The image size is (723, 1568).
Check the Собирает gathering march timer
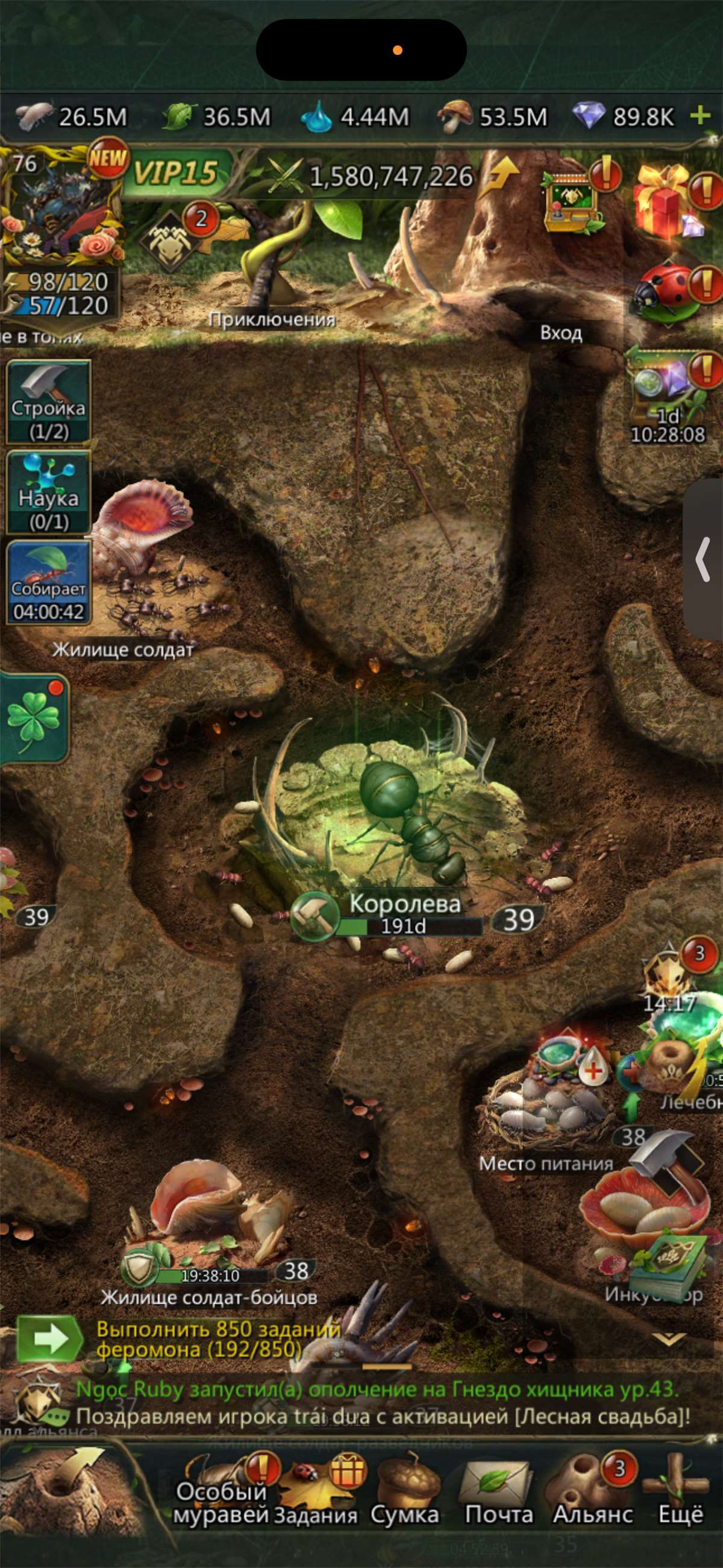[x=48, y=583]
